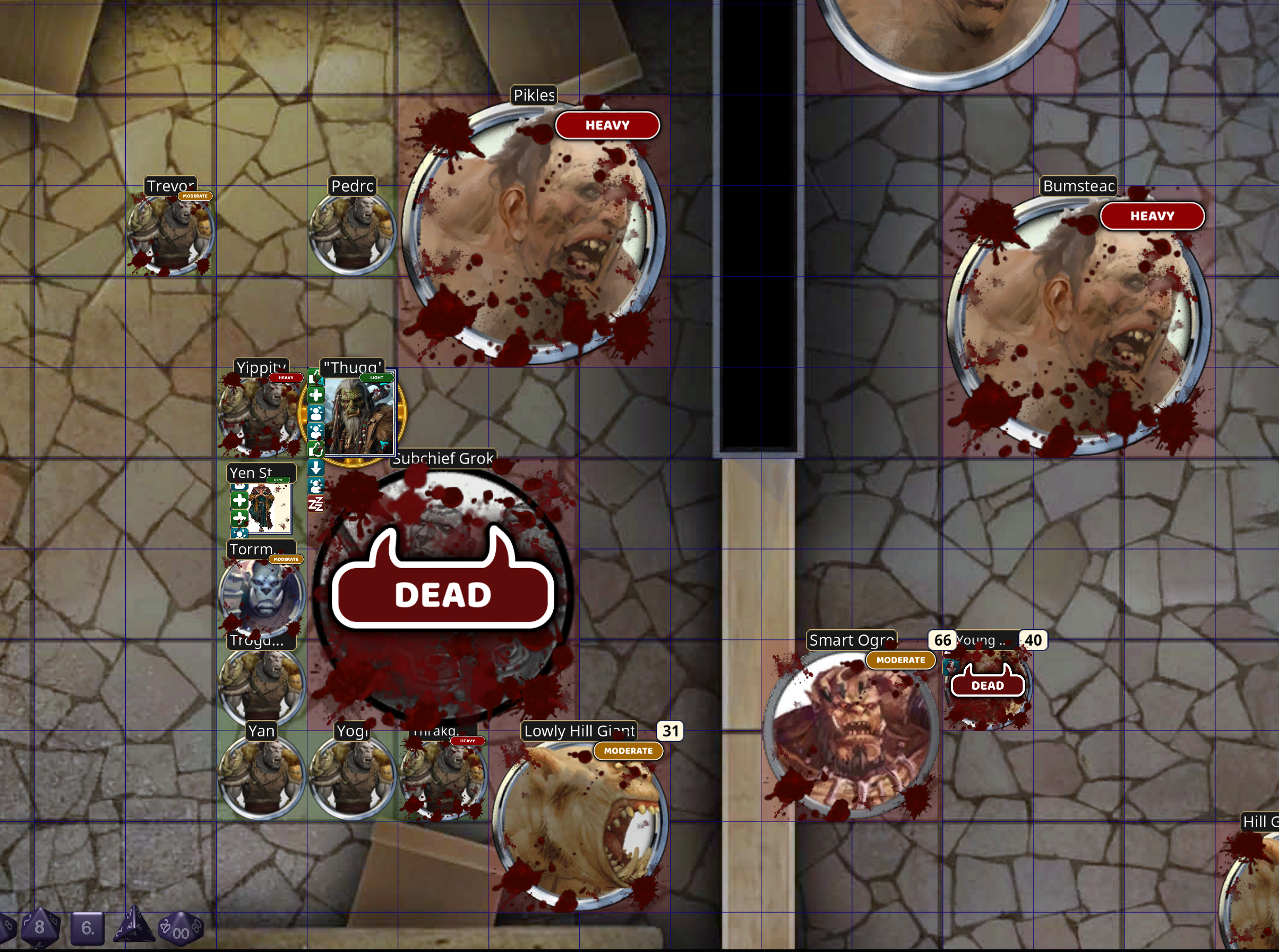Screen dimensions: 1279x952
Task: Toggle the LIGHT badge on Thugg's token
Action: (377, 378)
